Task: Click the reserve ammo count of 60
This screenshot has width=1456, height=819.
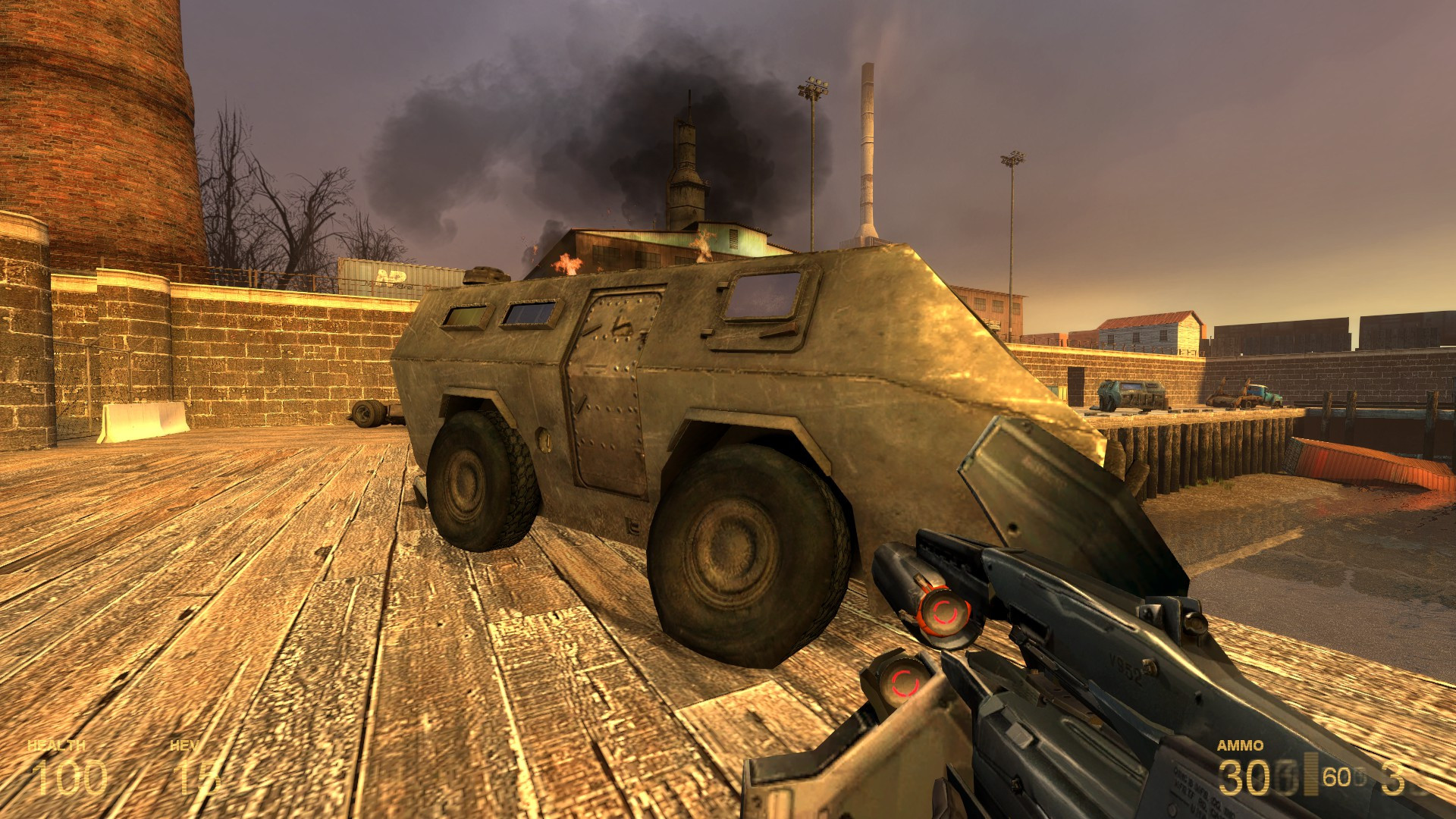Action: [1336, 777]
